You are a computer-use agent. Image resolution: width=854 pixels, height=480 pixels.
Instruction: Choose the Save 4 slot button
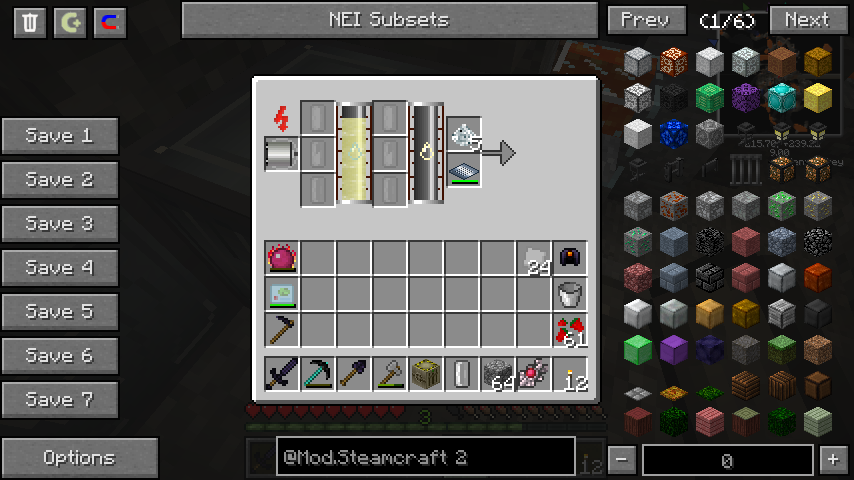tap(59, 268)
